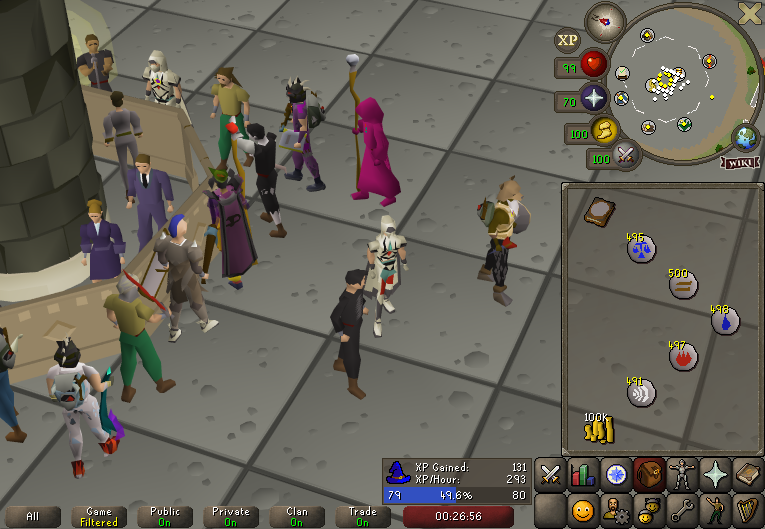The width and height of the screenshot is (765, 529).
Task: Select the book item in inventory
Action: pos(599,212)
